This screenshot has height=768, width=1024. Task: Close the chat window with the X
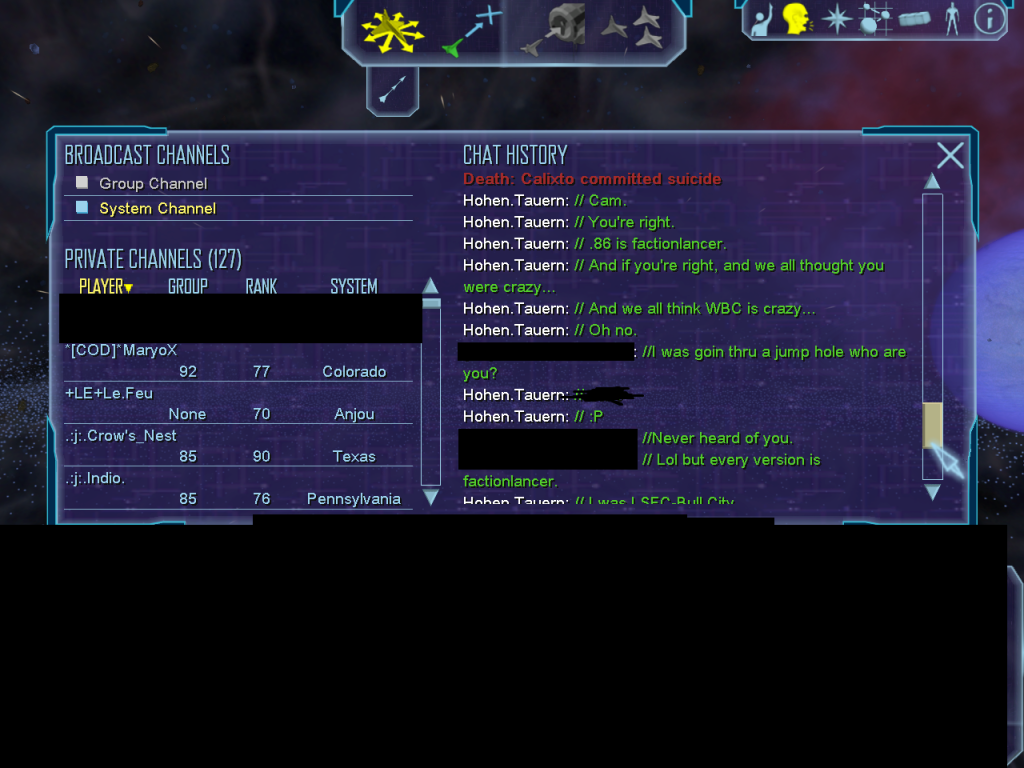pyautogui.click(x=950, y=156)
